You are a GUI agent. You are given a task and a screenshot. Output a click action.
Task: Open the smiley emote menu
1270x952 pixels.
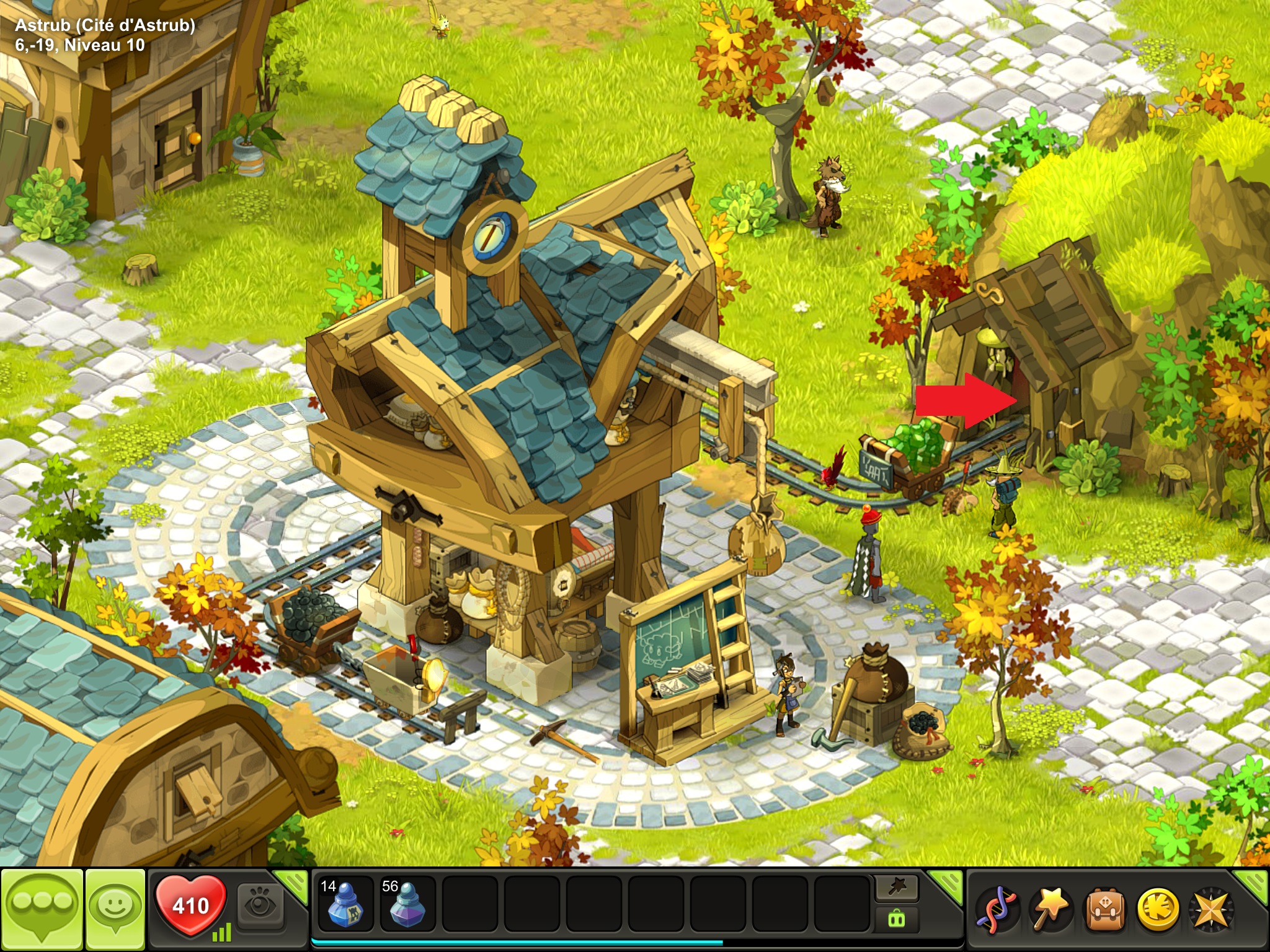tap(115, 907)
